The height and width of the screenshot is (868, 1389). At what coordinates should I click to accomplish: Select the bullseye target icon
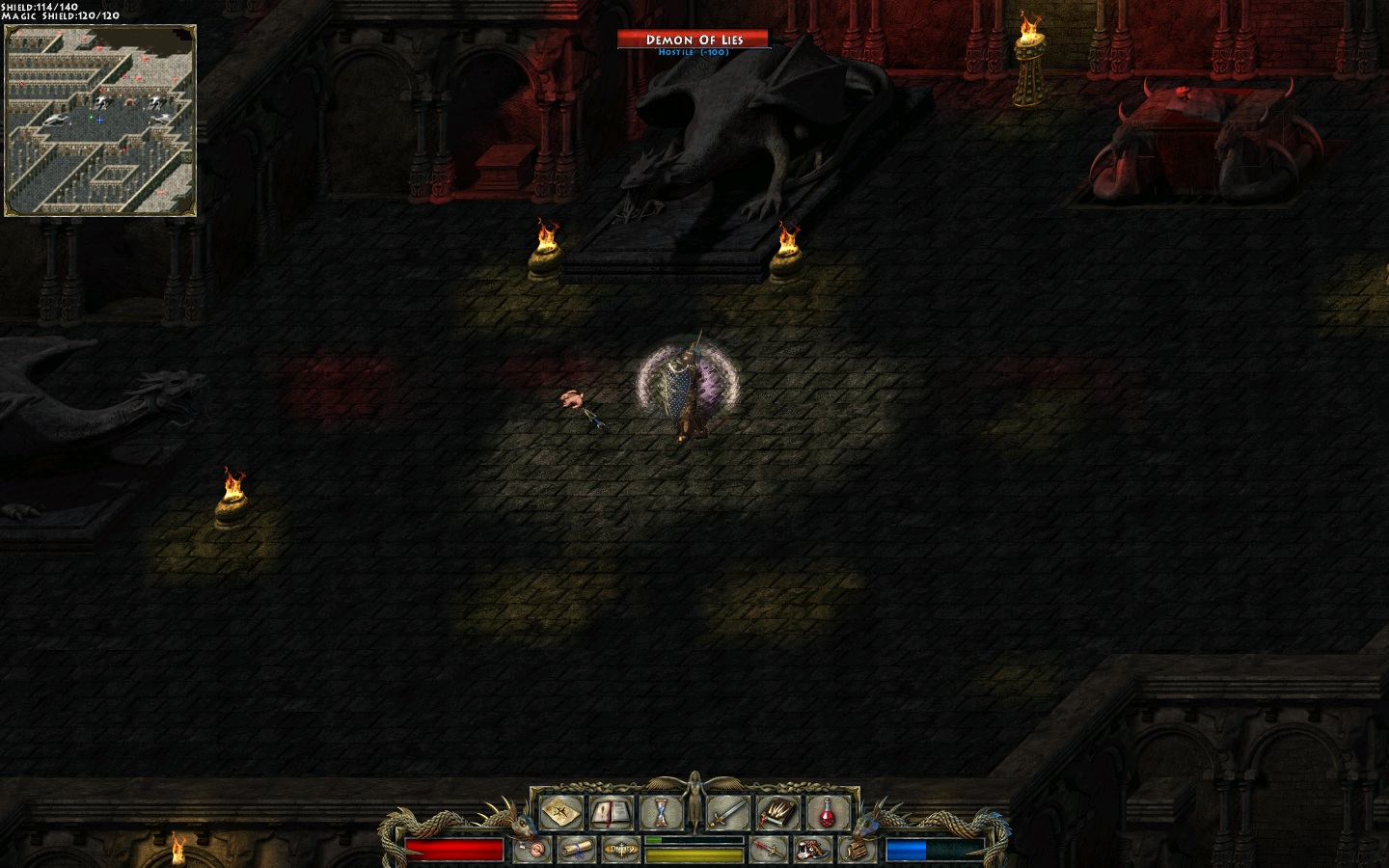535,848
